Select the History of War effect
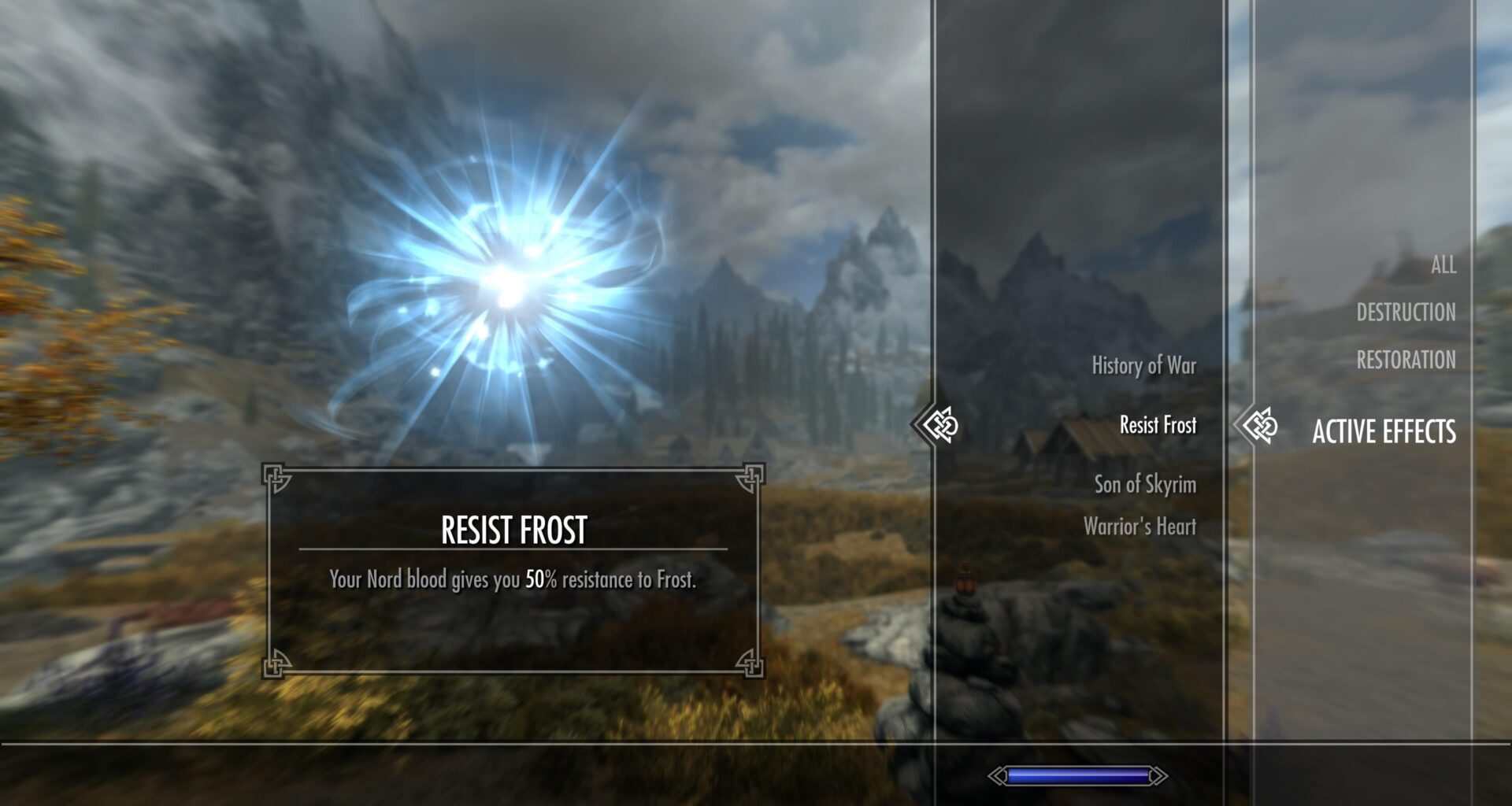Viewport: 1512px width, 806px height. [1143, 365]
